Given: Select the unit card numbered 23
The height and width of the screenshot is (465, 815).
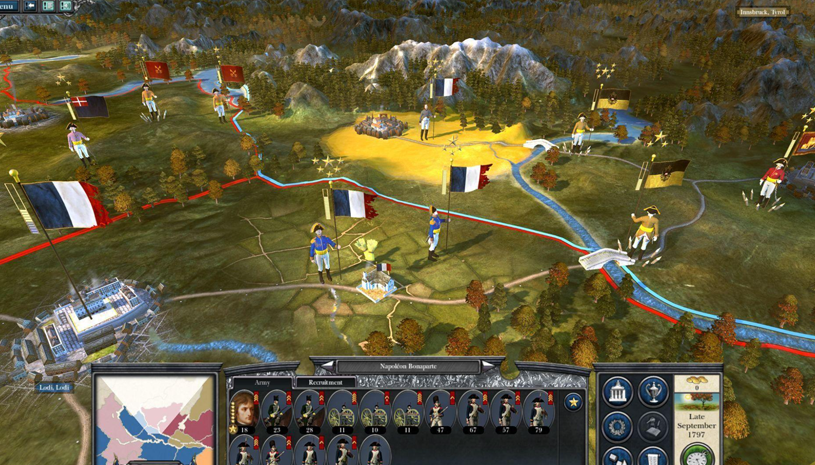Looking at the screenshot, I should coord(277,411).
